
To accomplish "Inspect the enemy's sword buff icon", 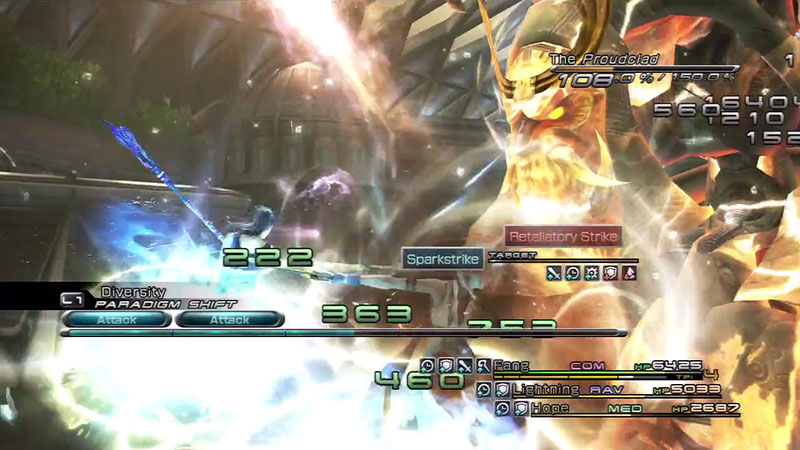I will (553, 272).
